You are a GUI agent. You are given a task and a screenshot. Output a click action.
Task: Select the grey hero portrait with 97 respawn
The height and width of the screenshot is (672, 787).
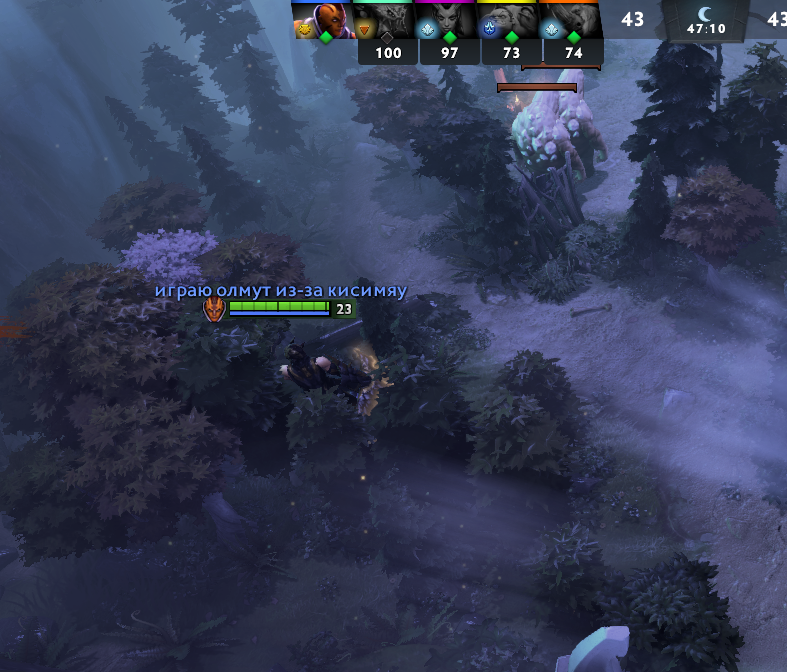[x=448, y=20]
